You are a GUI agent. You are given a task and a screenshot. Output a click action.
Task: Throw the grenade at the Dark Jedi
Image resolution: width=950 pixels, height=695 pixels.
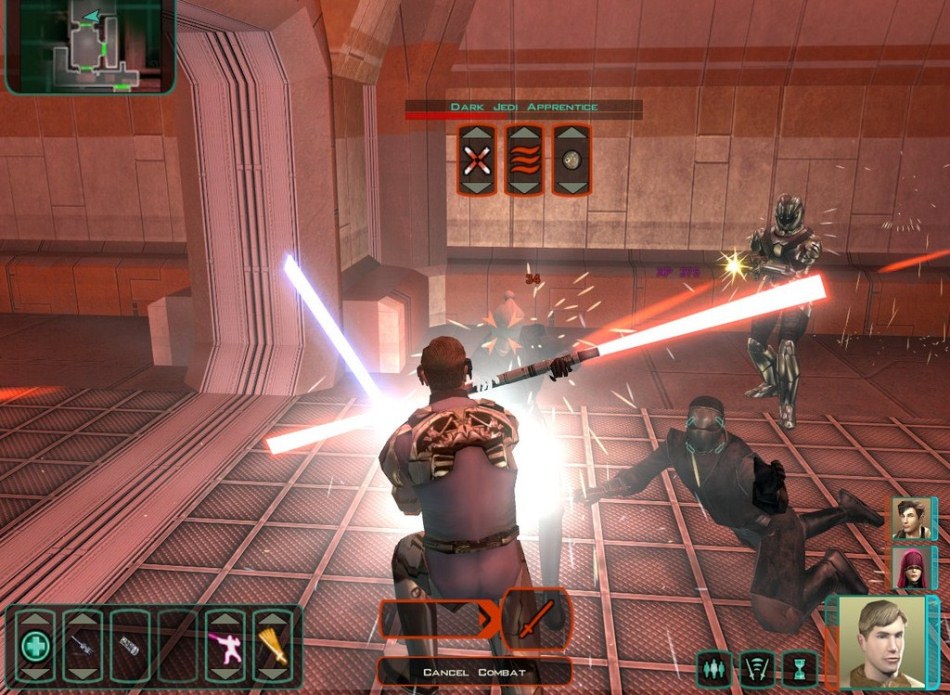pyautogui.click(x=571, y=160)
